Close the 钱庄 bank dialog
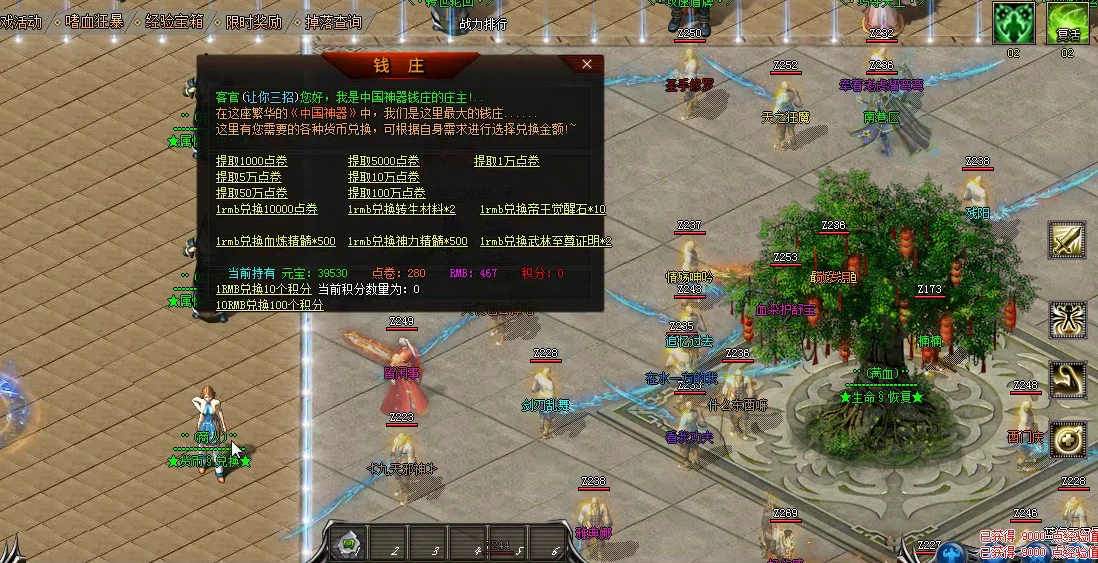The height and width of the screenshot is (563, 1098). click(587, 65)
